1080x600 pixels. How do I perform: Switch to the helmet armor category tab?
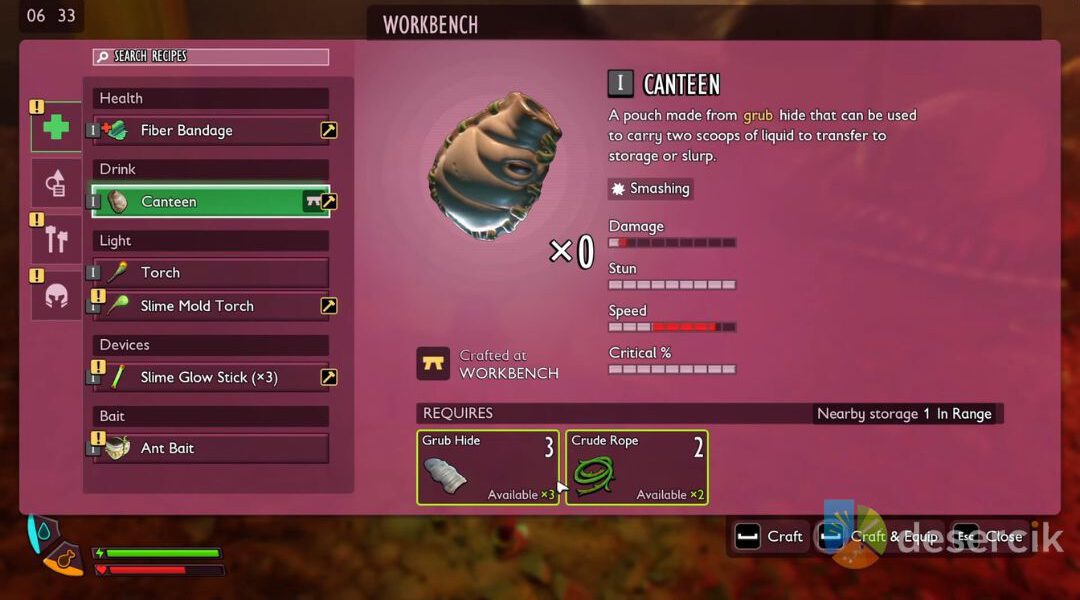click(x=56, y=297)
